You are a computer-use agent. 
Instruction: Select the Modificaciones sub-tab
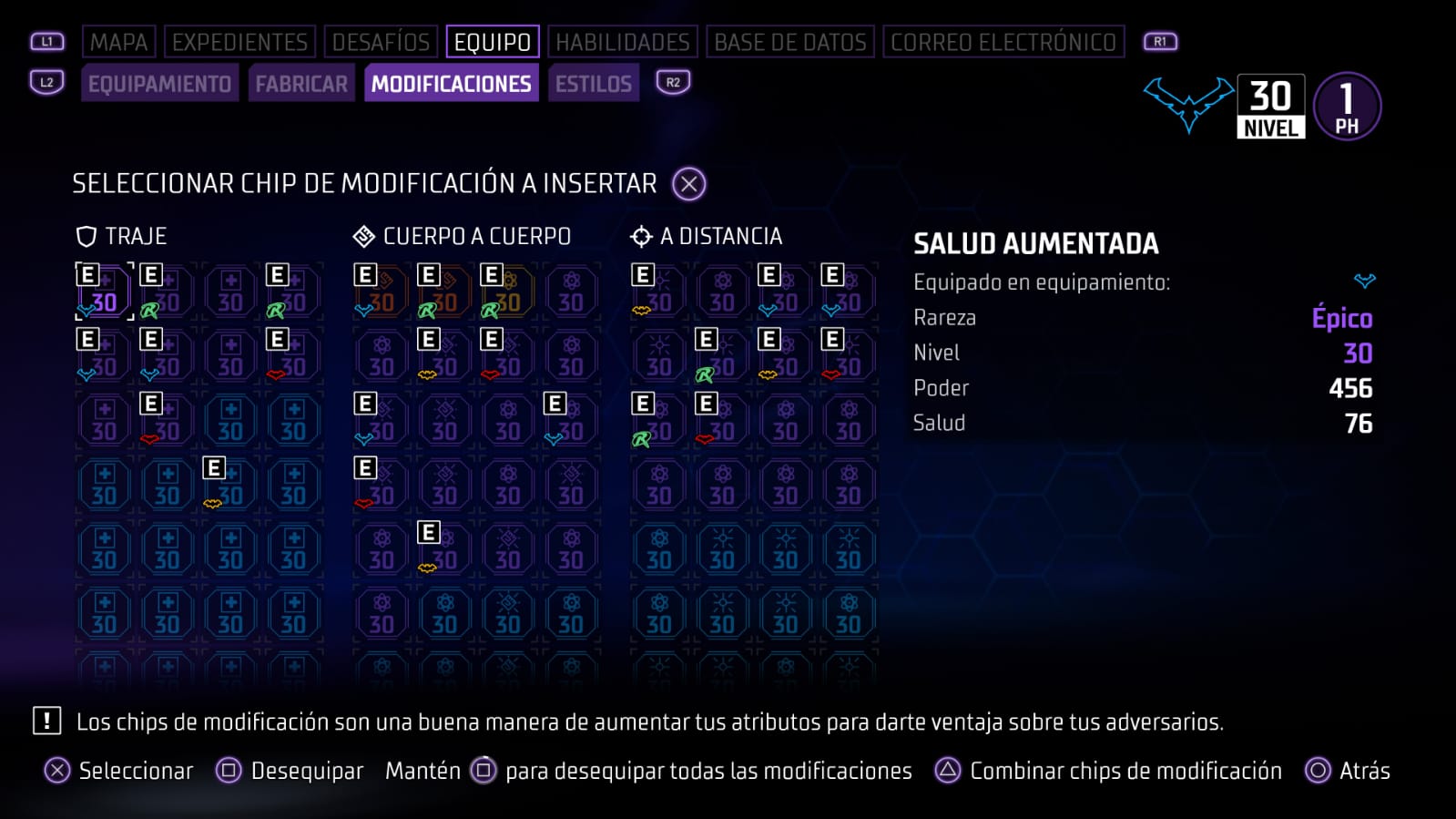[451, 84]
